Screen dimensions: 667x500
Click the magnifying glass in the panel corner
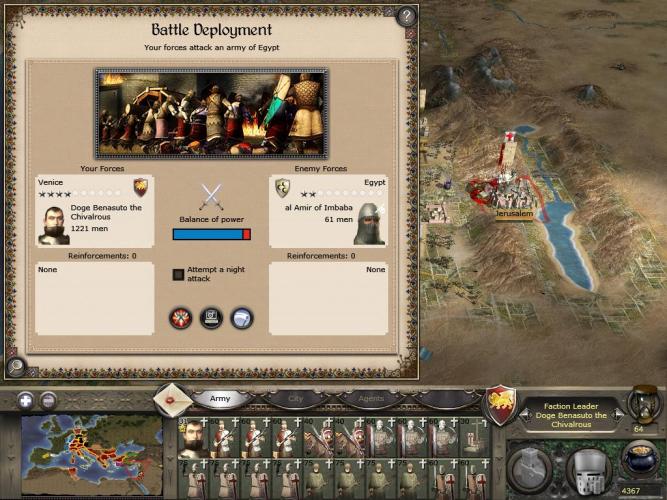coord(14,366)
